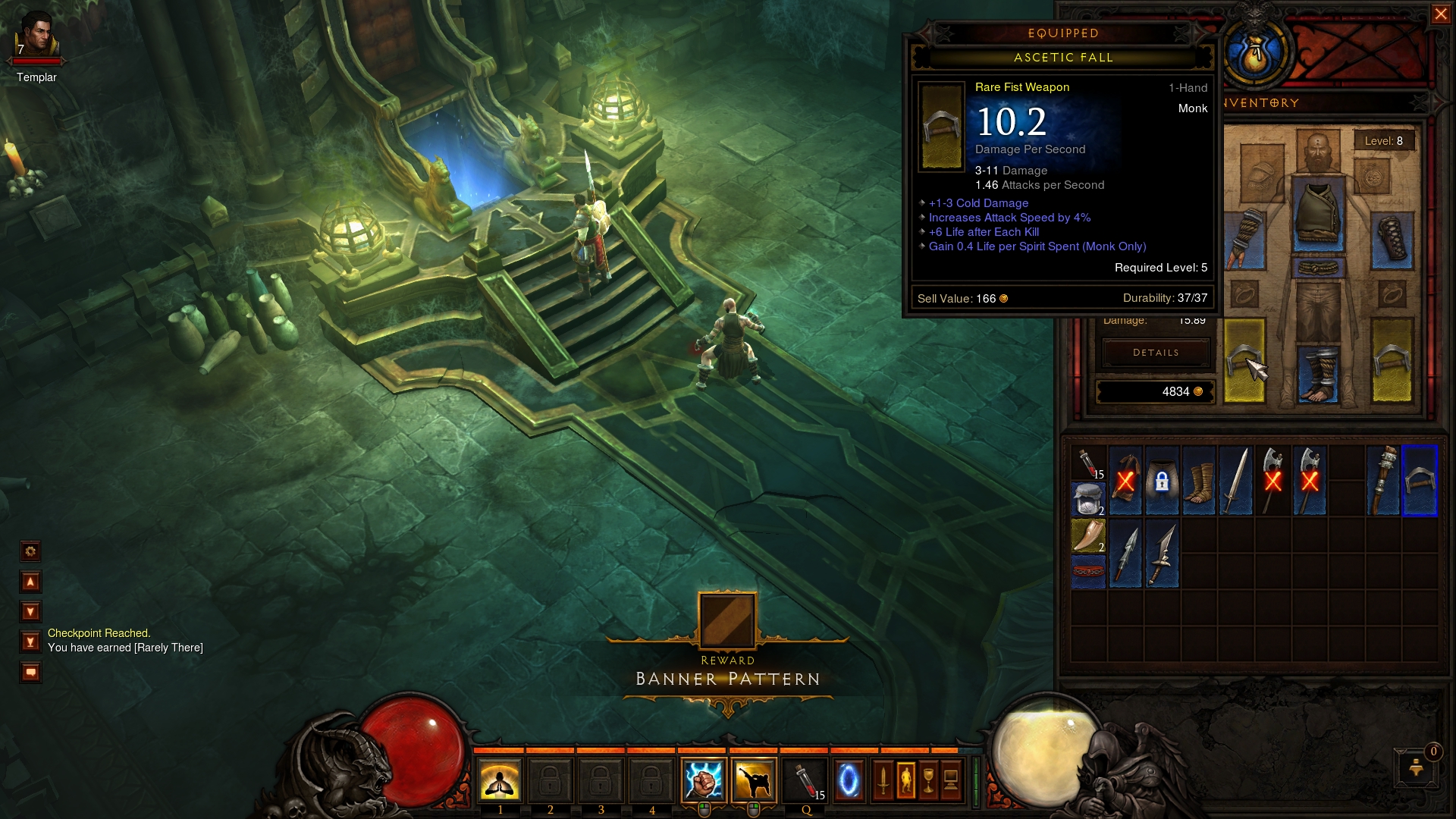Open the computer-icon game menu button

point(951,780)
